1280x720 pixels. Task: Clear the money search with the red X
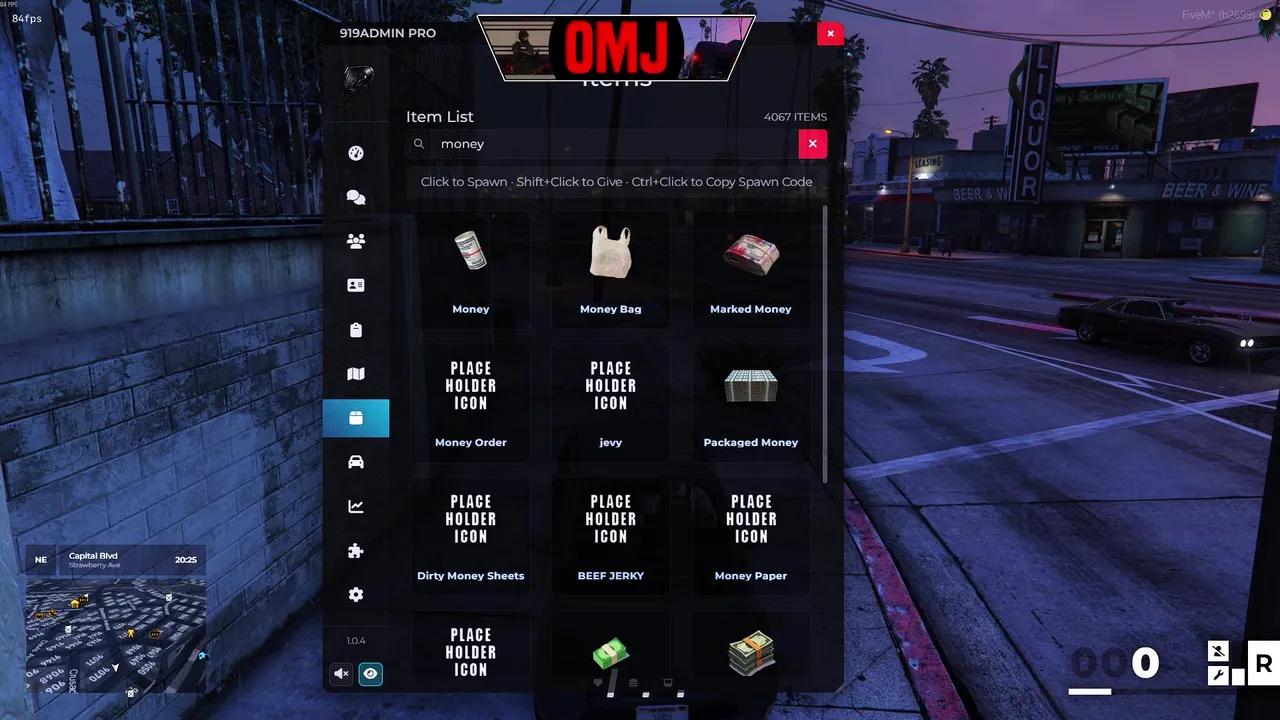coord(812,143)
